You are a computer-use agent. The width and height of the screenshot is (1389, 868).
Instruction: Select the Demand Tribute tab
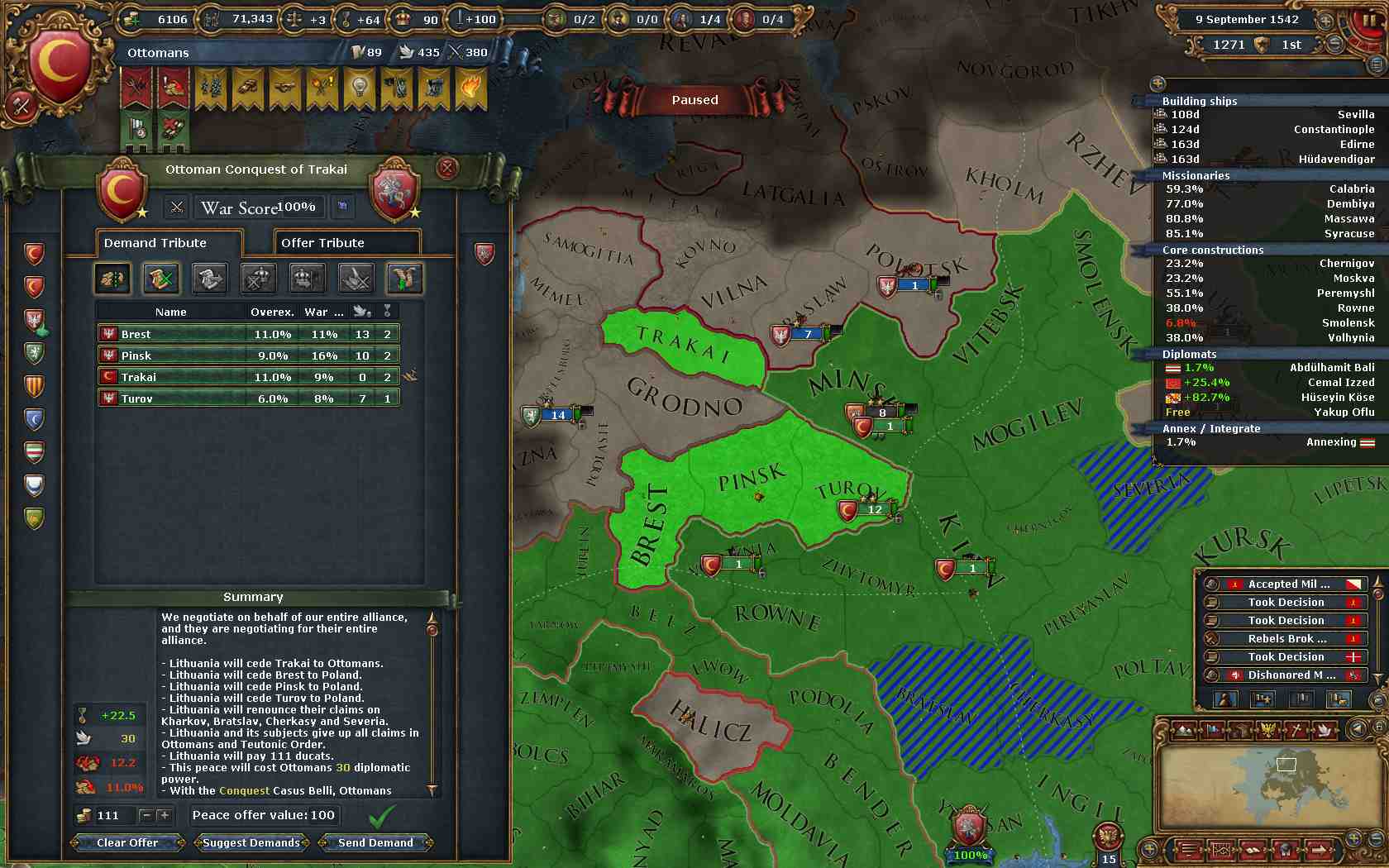169,243
